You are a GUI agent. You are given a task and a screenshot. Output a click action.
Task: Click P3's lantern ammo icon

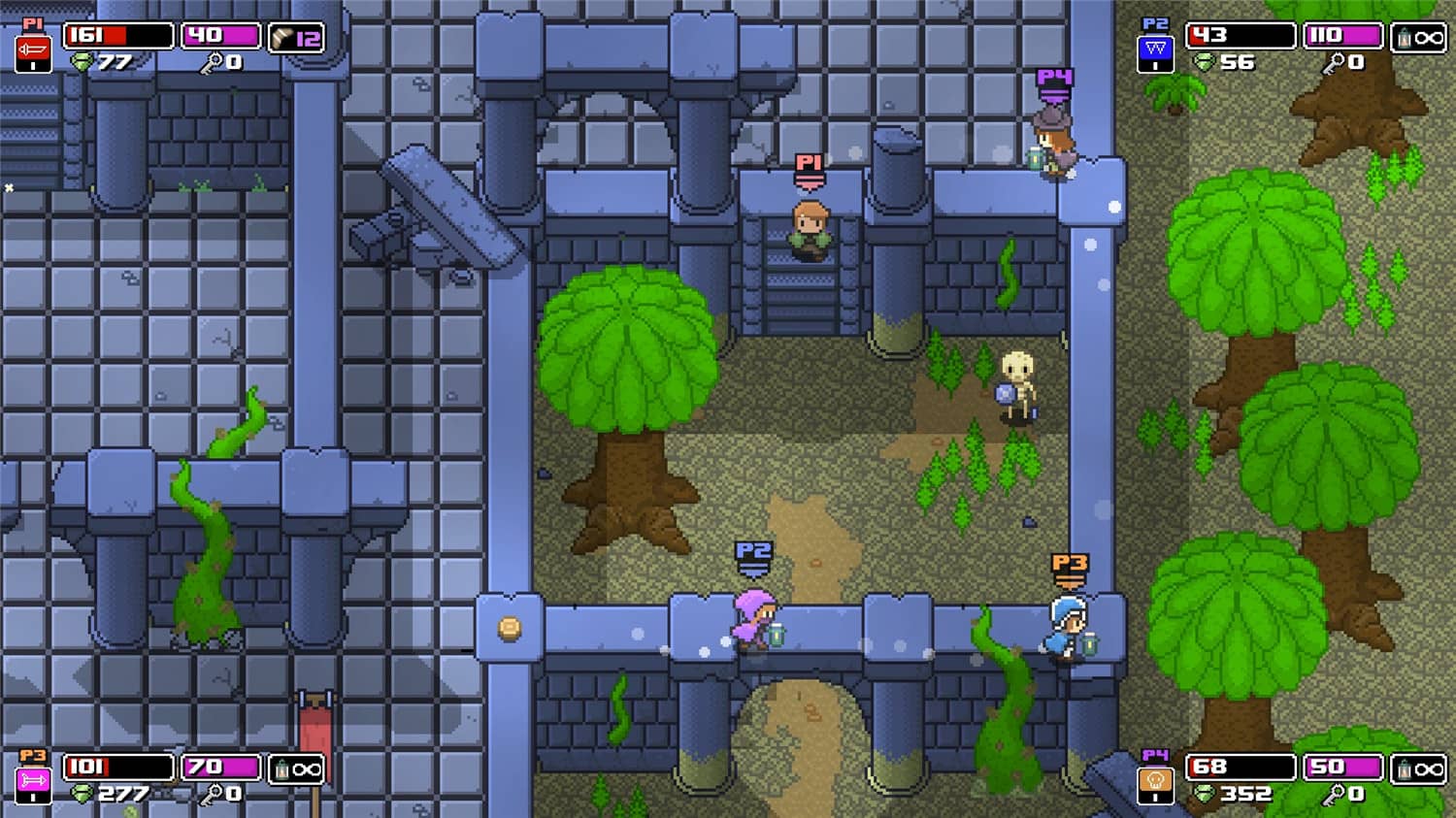click(281, 769)
